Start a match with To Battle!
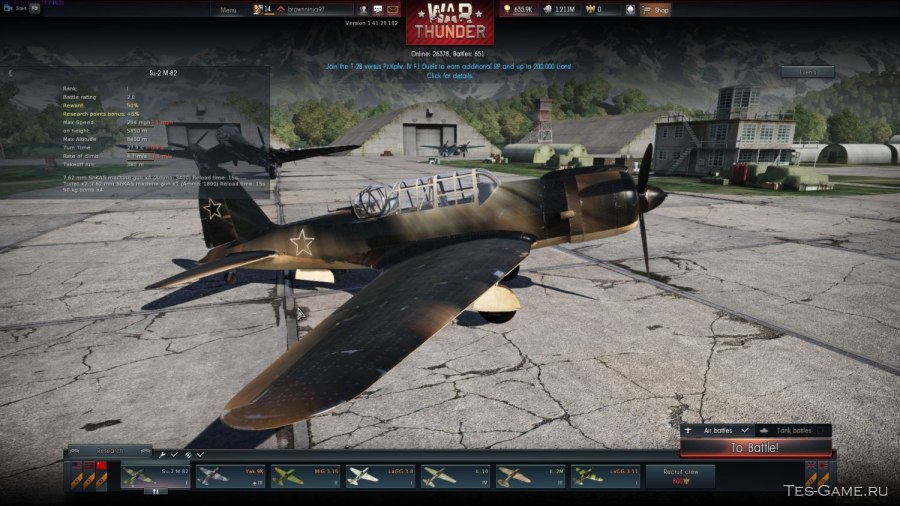This screenshot has height=506, width=900. (755, 448)
